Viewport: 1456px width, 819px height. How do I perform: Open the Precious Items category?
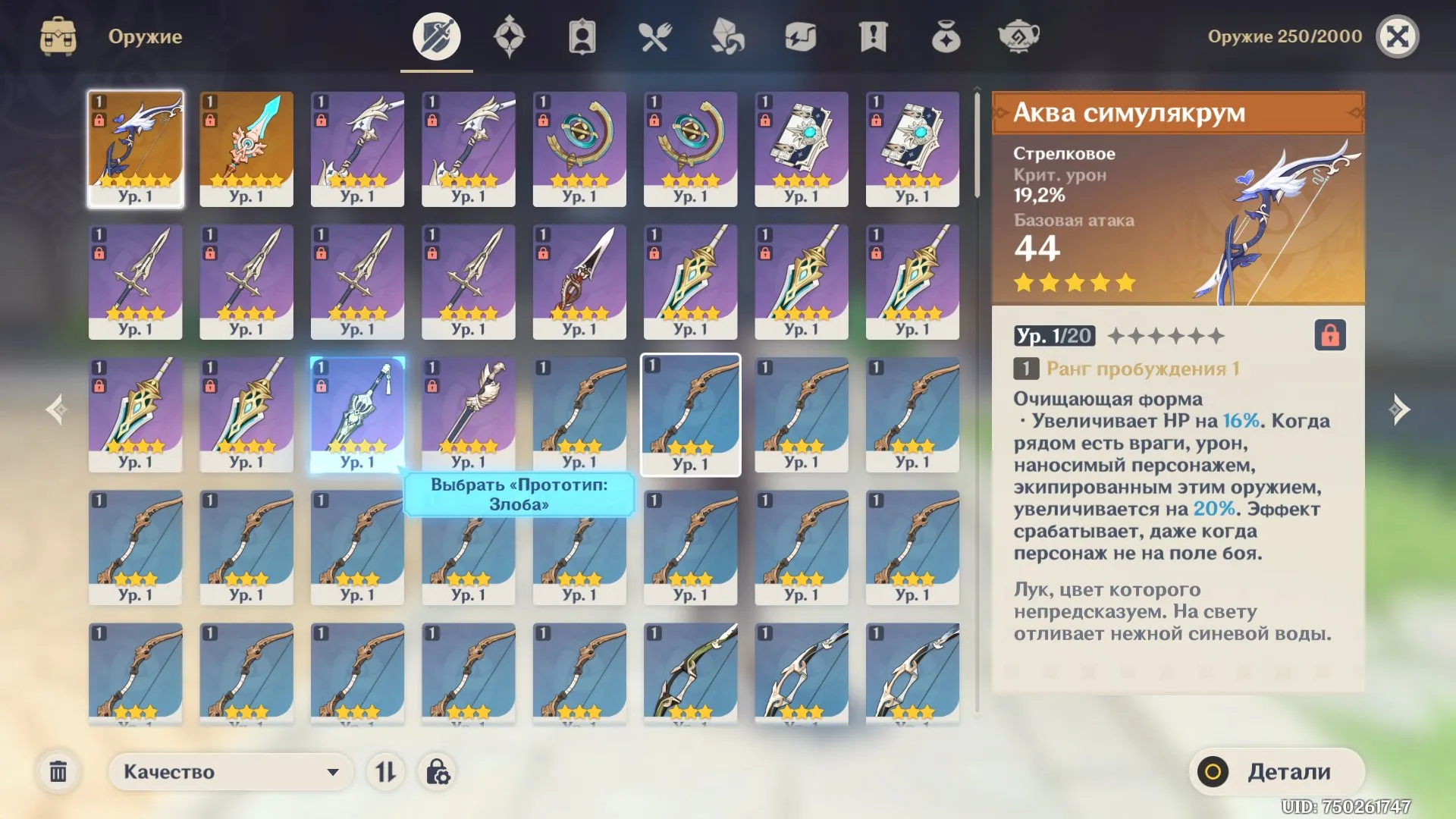tap(946, 36)
